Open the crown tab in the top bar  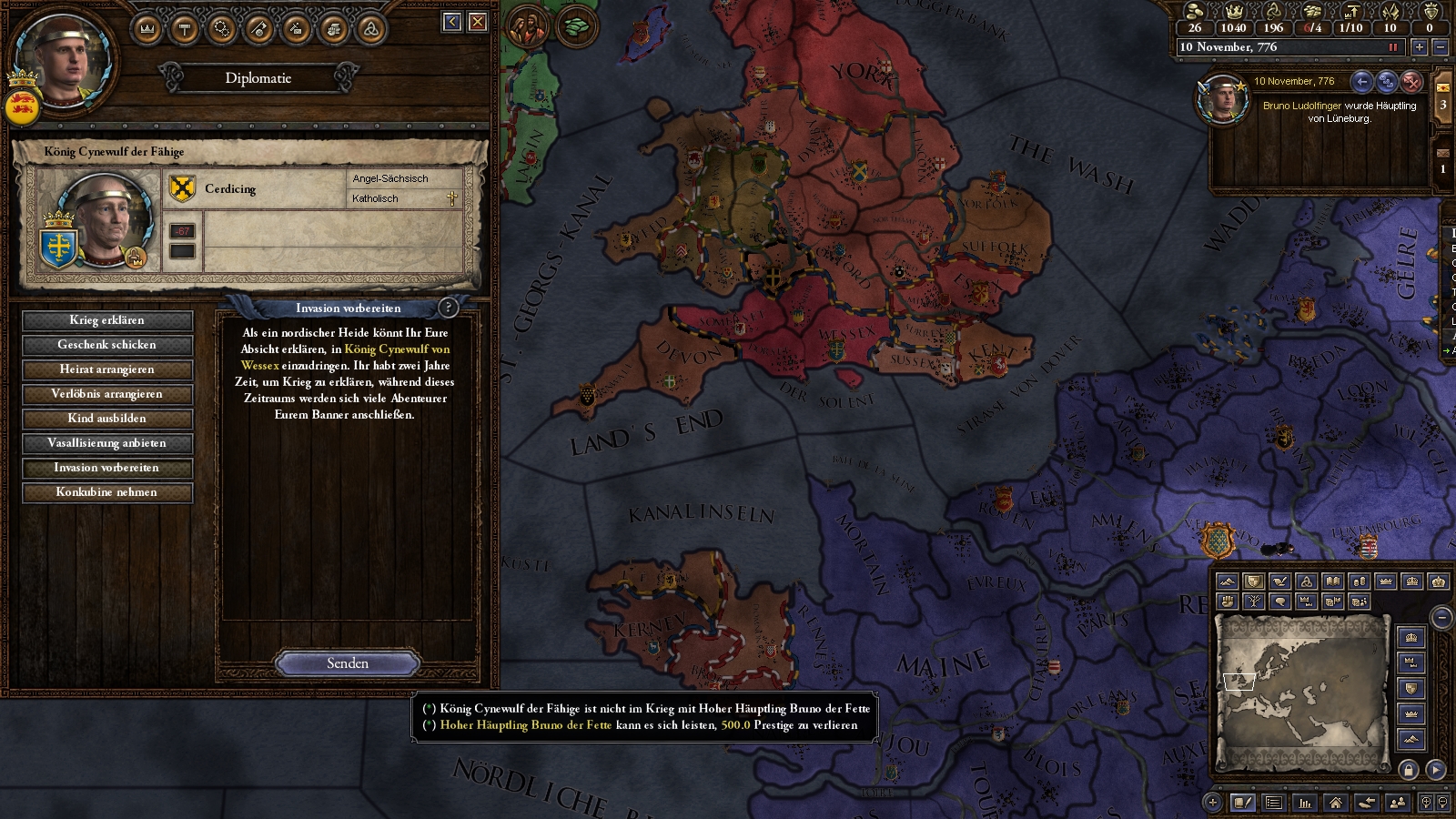pyautogui.click(x=147, y=29)
